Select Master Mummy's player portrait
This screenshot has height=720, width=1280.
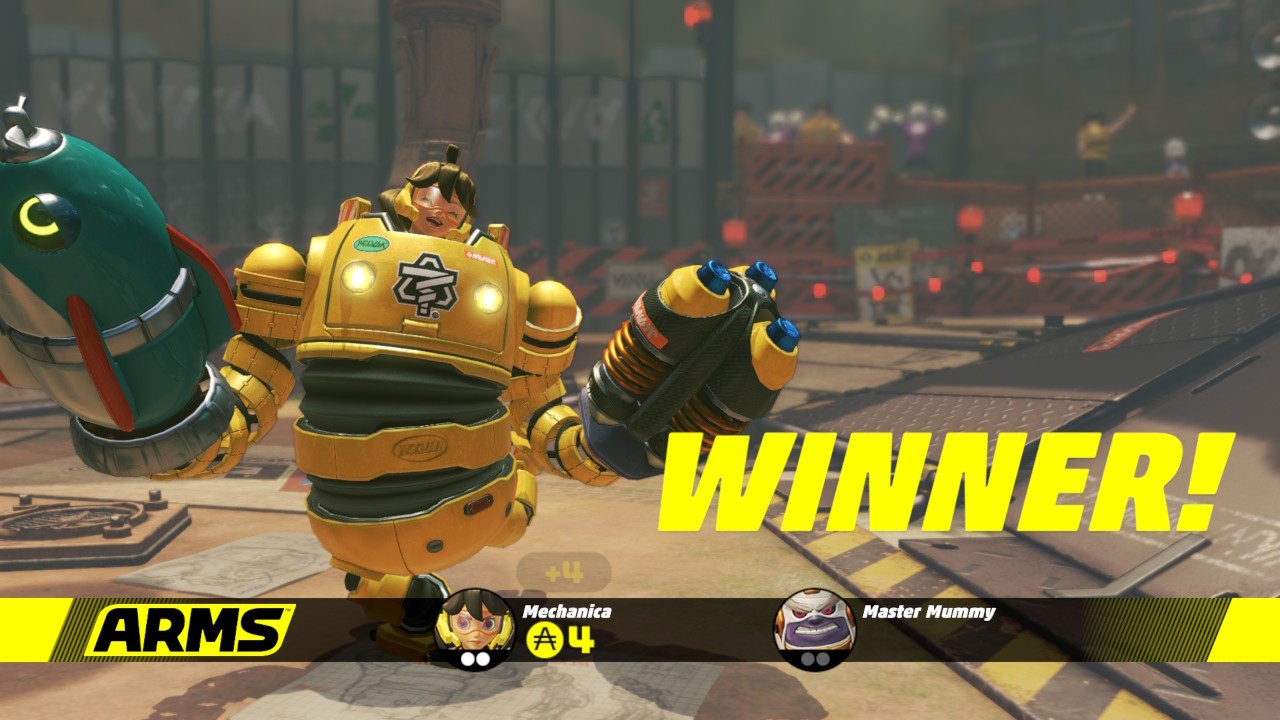point(814,625)
